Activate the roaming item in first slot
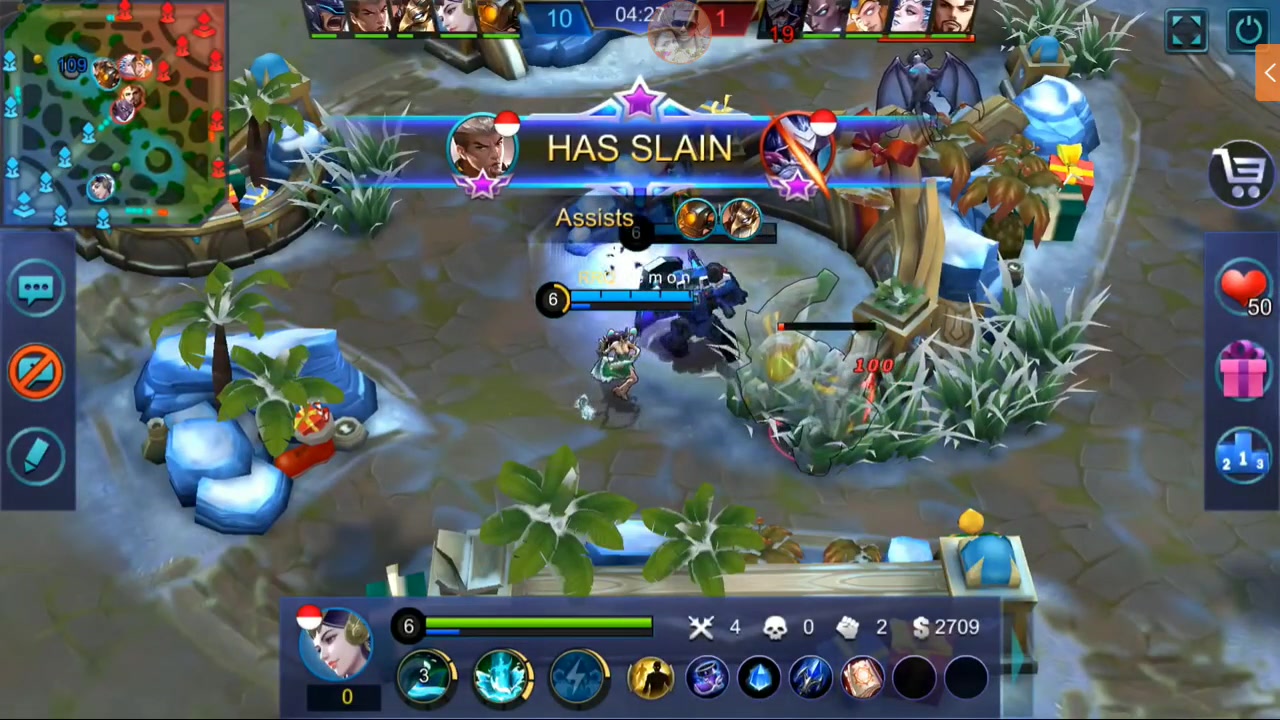The width and height of the screenshot is (1280, 720). point(708,678)
